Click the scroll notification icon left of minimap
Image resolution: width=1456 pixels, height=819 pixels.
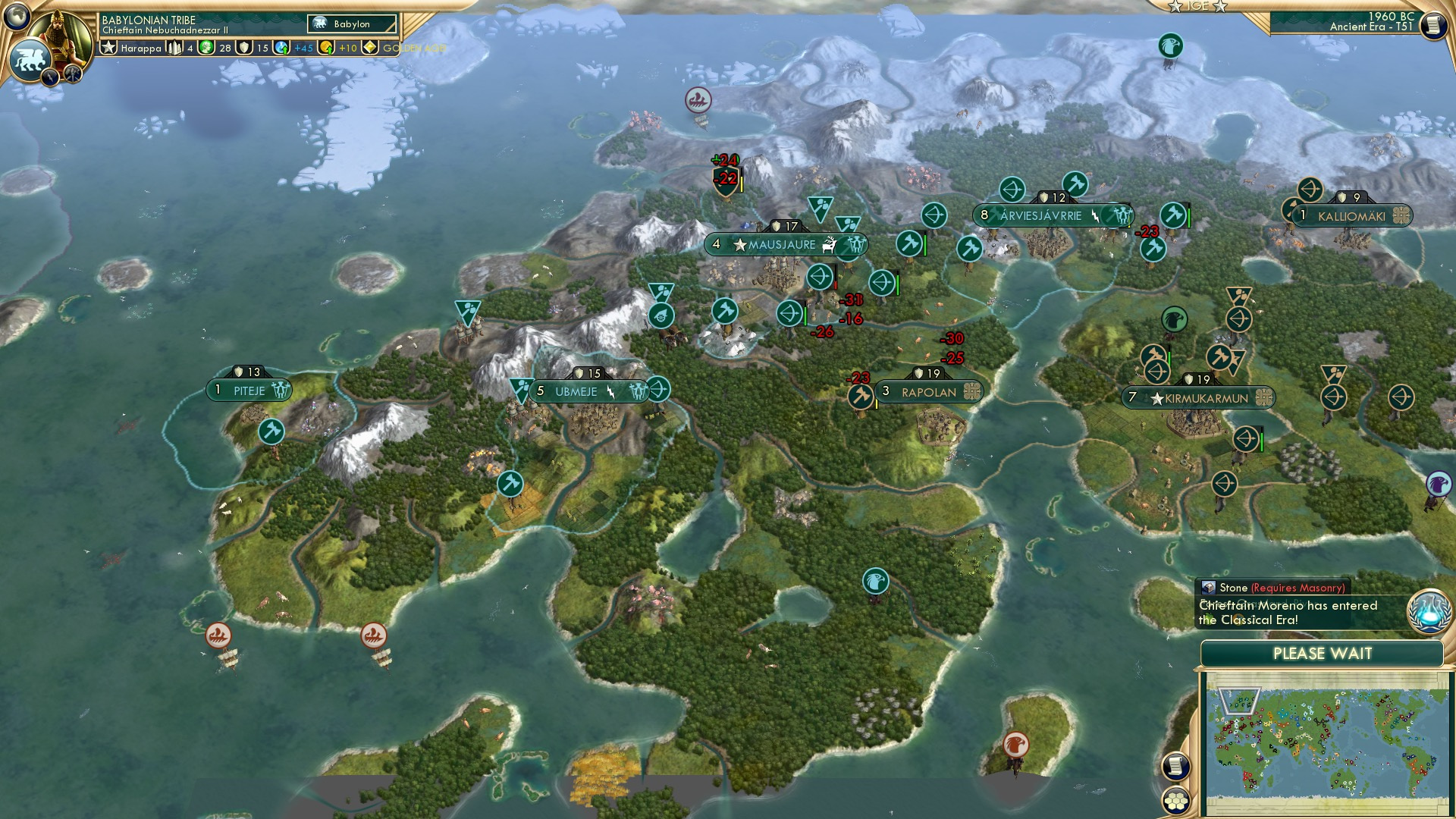click(x=1175, y=766)
